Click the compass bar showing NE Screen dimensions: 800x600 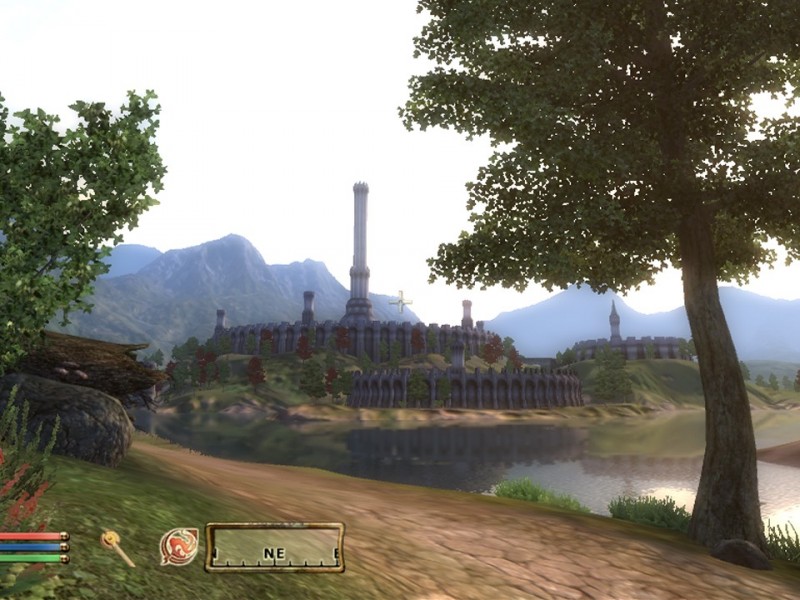(x=275, y=548)
